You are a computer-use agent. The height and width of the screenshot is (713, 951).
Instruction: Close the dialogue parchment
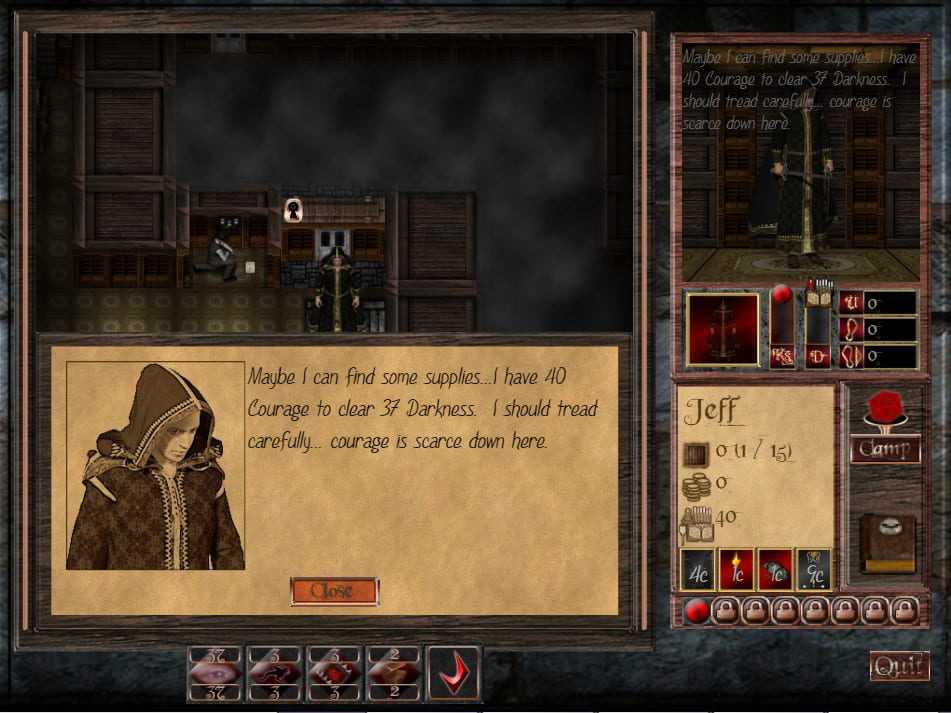(x=333, y=591)
